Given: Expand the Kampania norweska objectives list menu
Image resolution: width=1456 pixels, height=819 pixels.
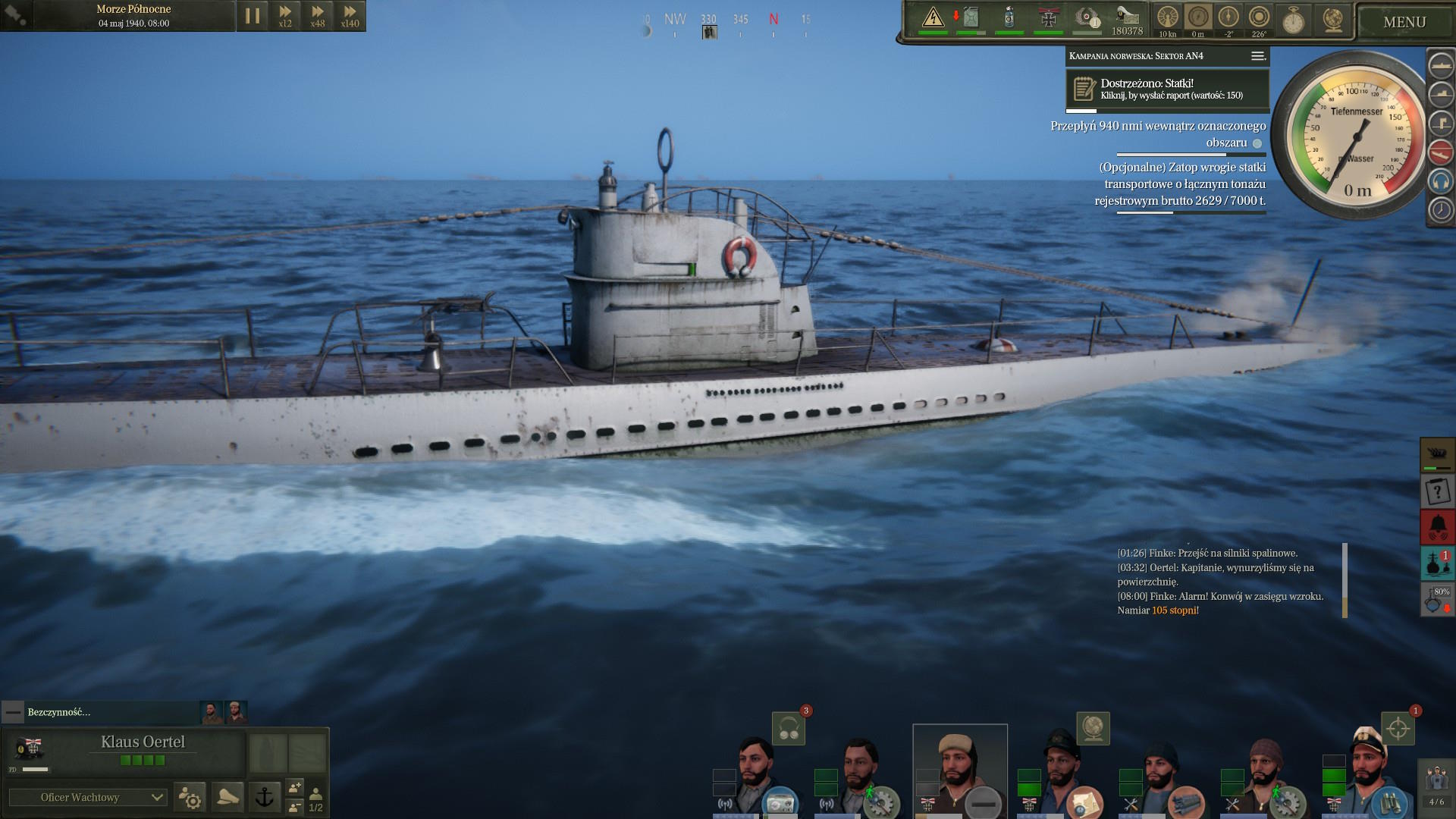Looking at the screenshot, I should tap(1257, 56).
